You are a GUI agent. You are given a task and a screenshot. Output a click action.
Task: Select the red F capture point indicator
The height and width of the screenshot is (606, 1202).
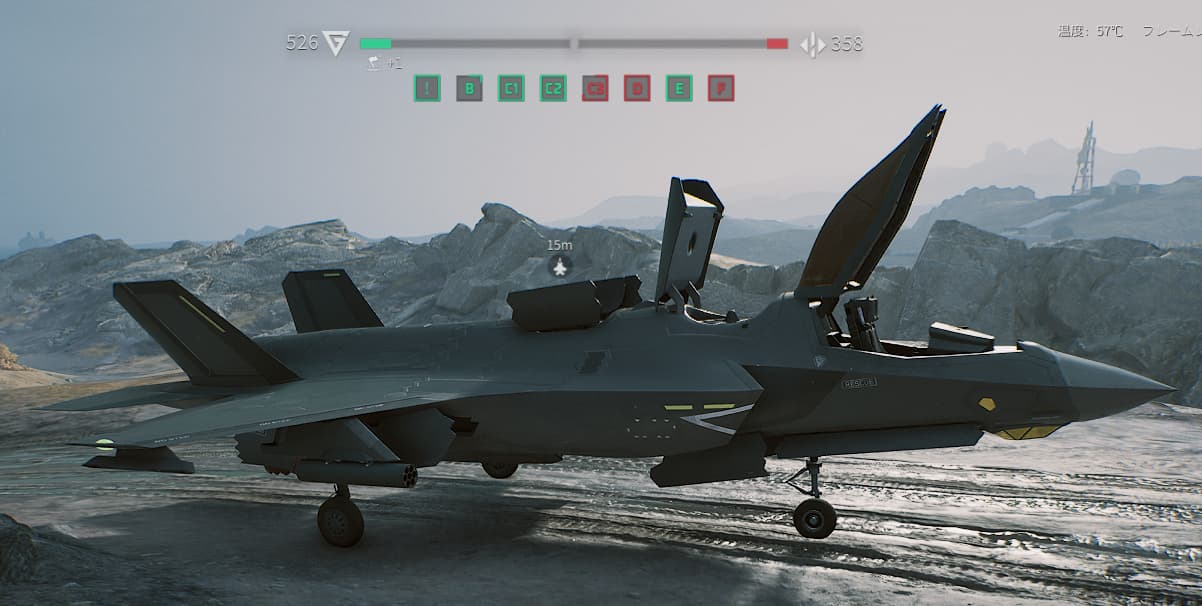point(721,88)
